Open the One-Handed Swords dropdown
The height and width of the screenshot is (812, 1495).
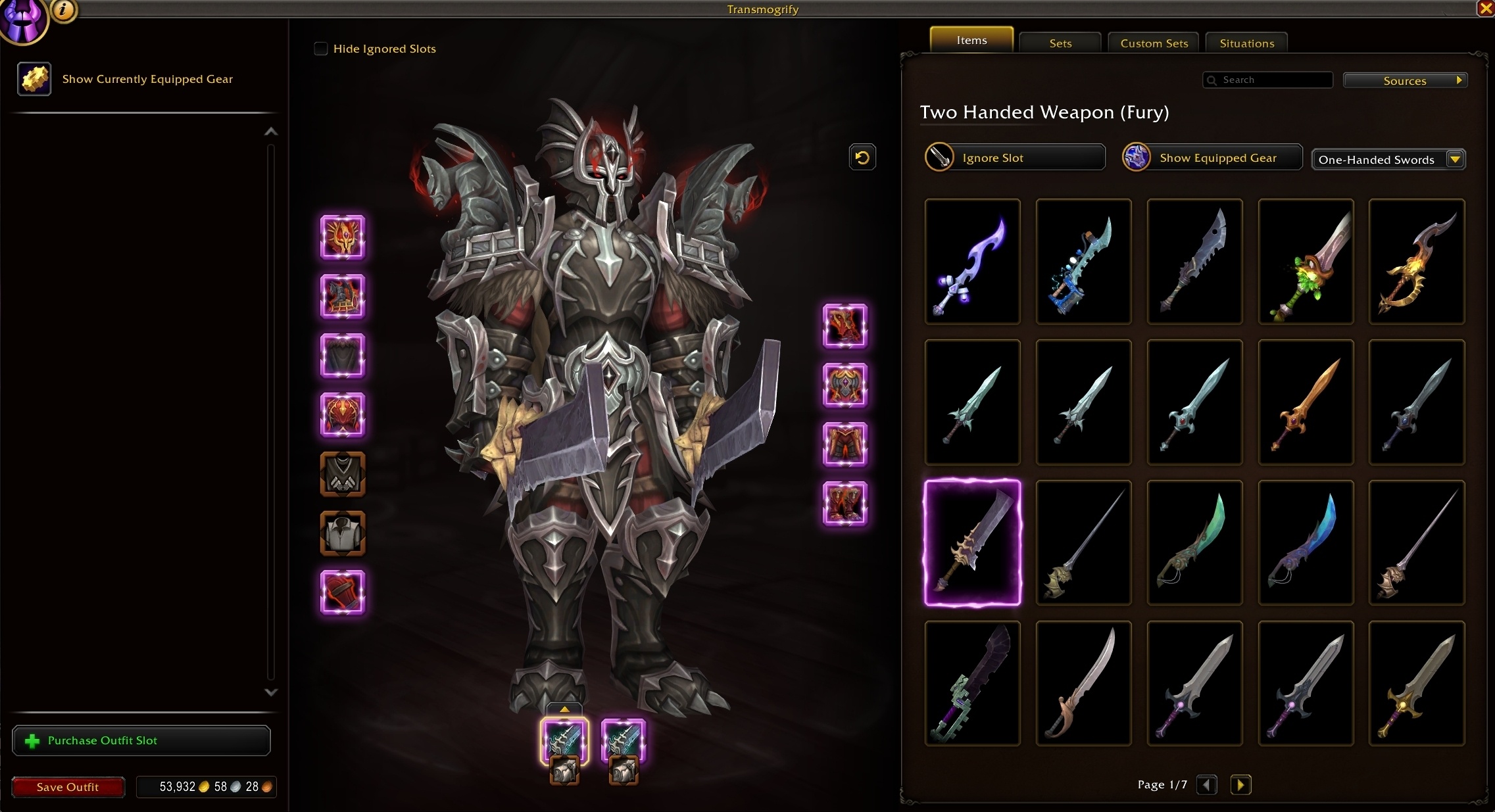click(1388, 160)
